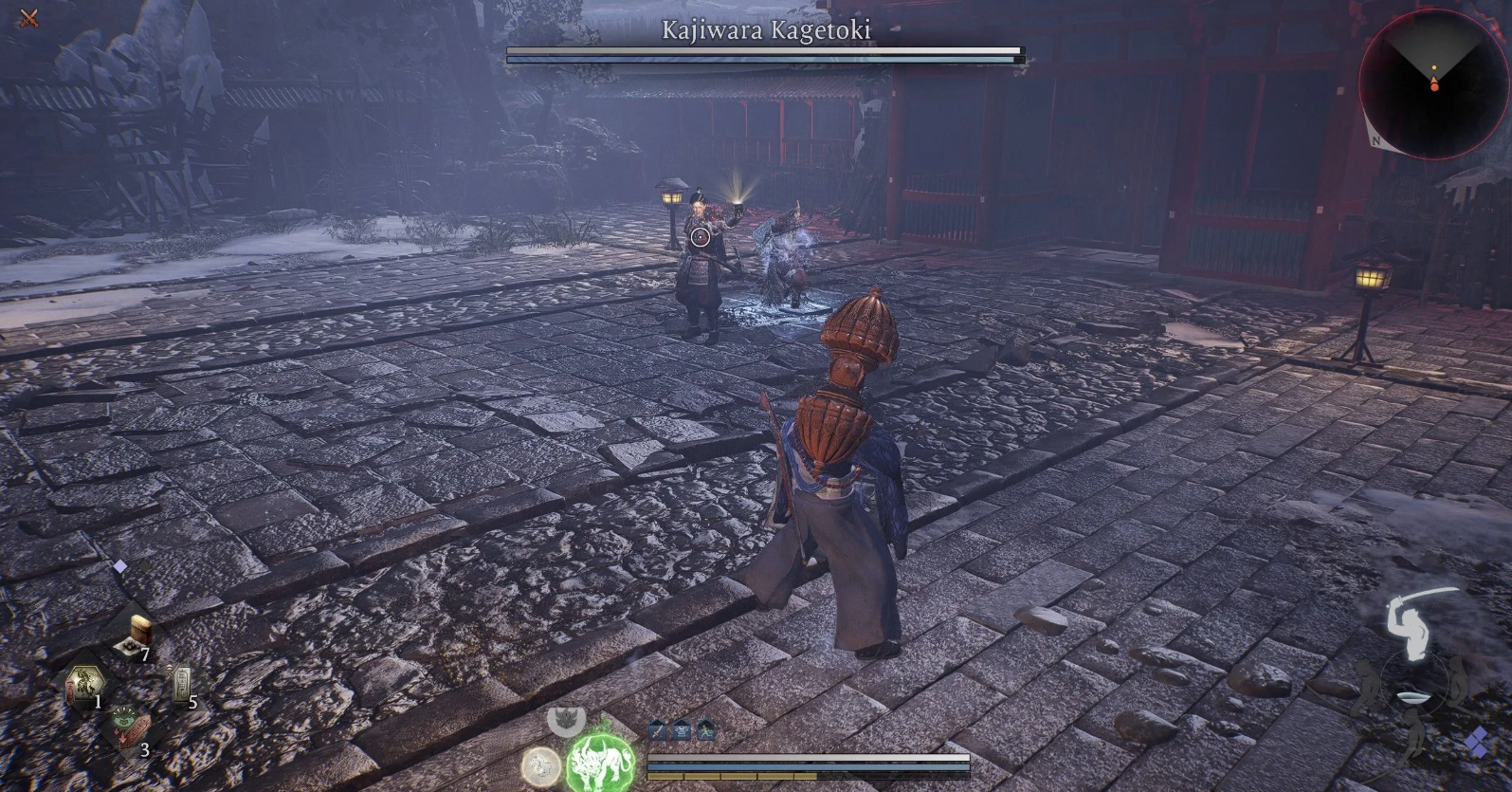This screenshot has height=792, width=1512.
Task: Select the stone tablet item with count 5
Action: pyautogui.click(x=182, y=685)
